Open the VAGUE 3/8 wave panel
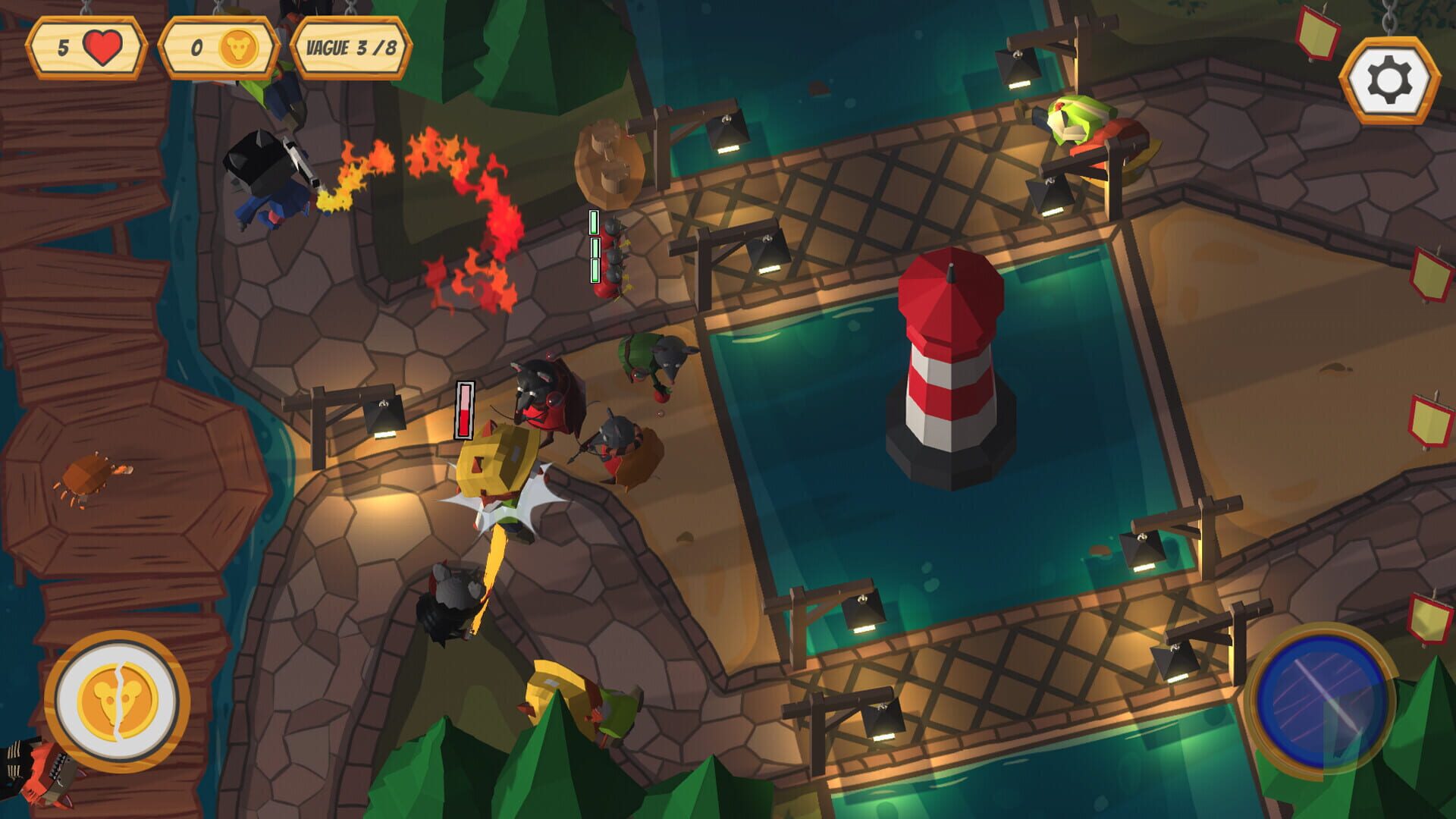Screen dimensions: 1456x819 353,48
